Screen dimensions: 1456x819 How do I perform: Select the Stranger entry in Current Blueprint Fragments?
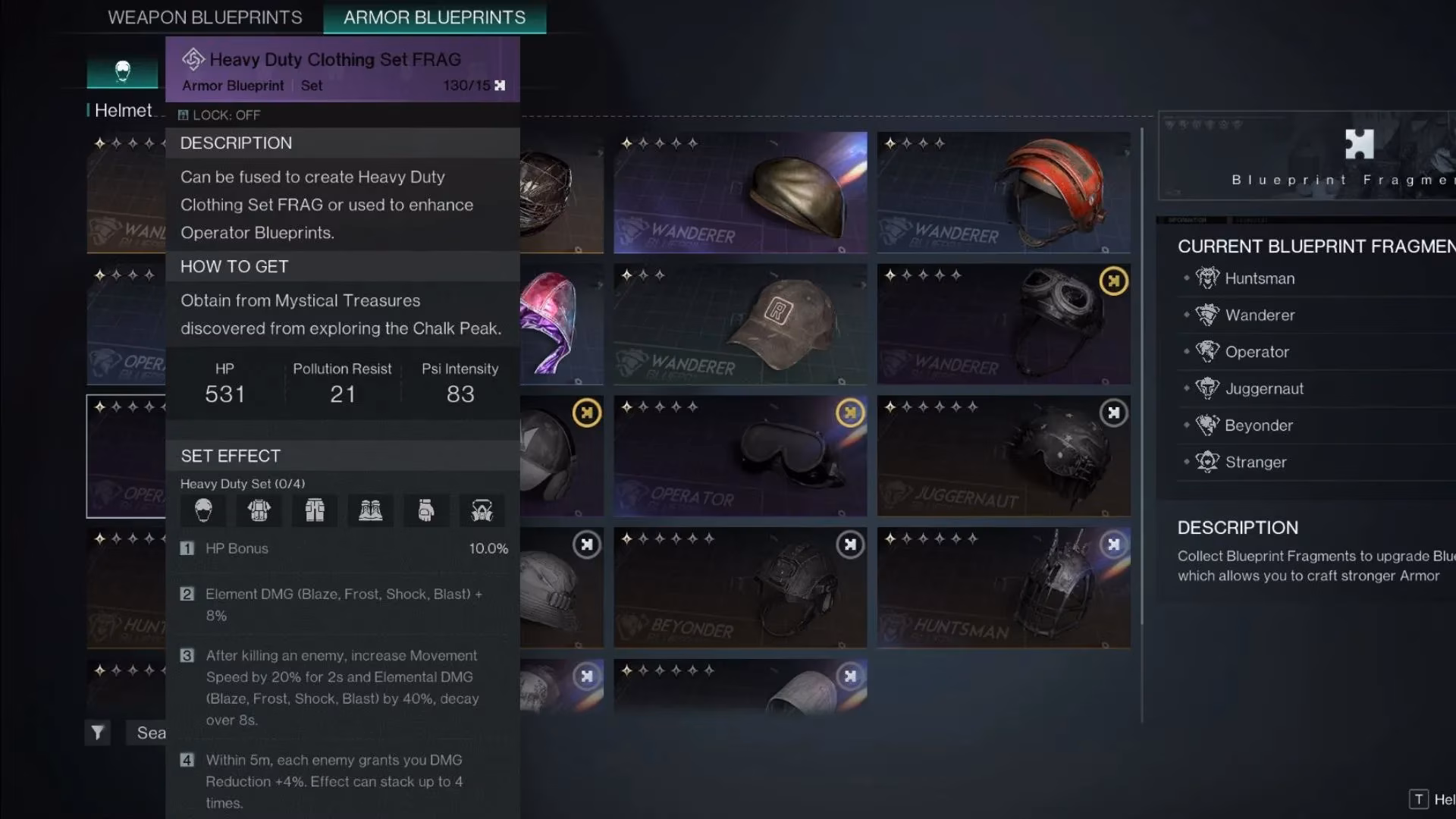click(1255, 462)
